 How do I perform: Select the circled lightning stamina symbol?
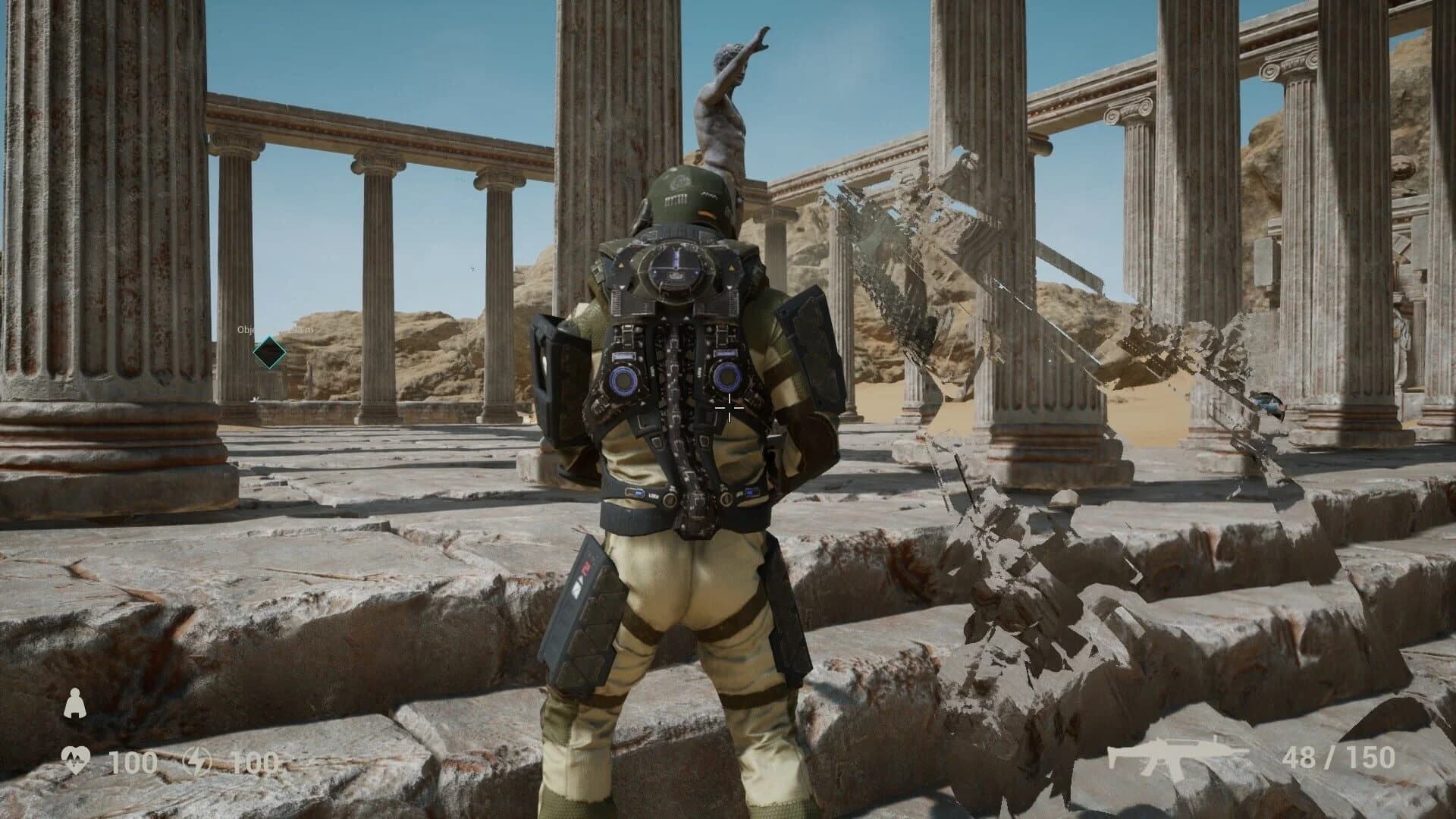click(196, 761)
